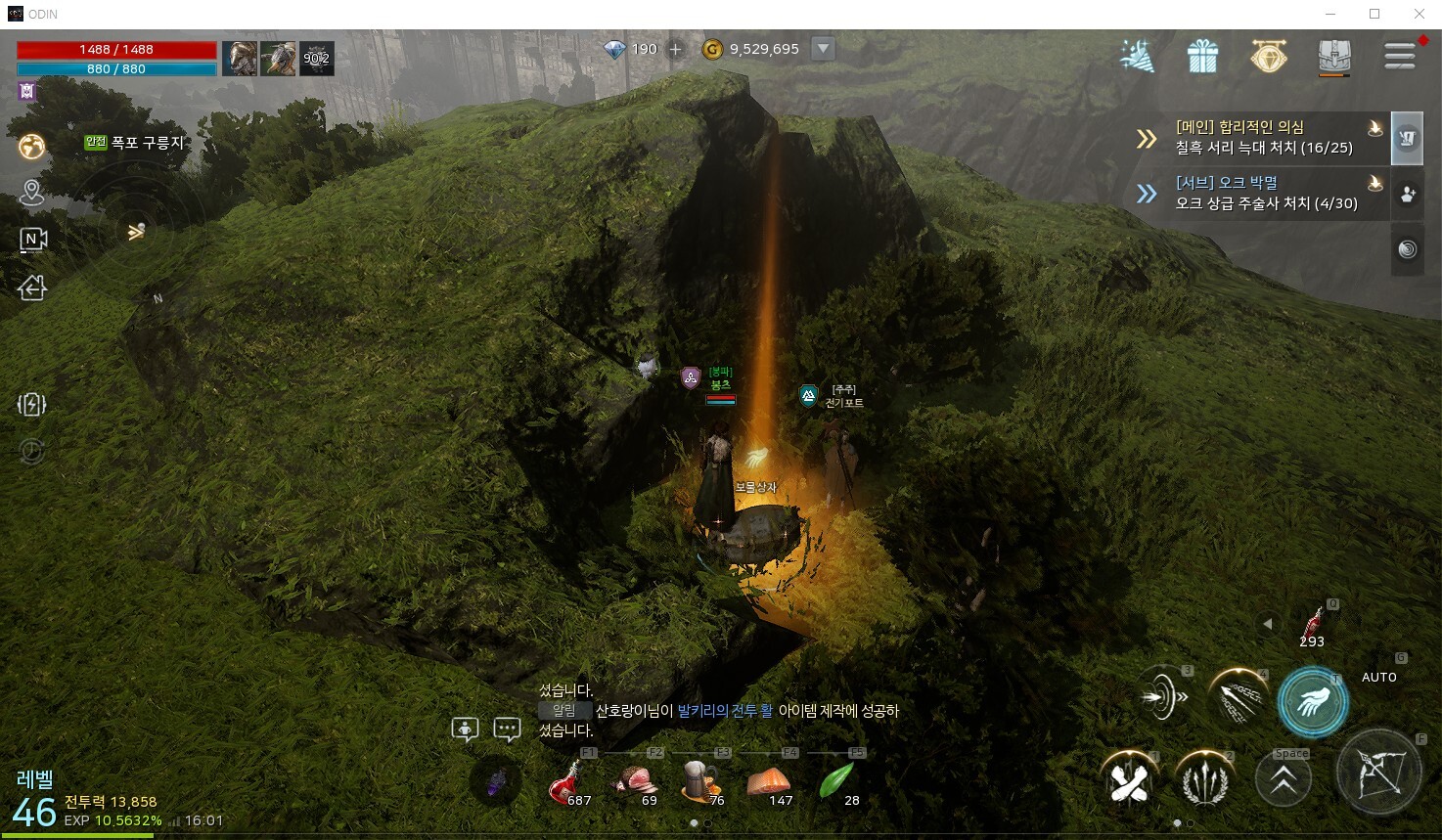Activate the glowing hand interact button
This screenshot has height=840, width=1442.
click(1312, 701)
